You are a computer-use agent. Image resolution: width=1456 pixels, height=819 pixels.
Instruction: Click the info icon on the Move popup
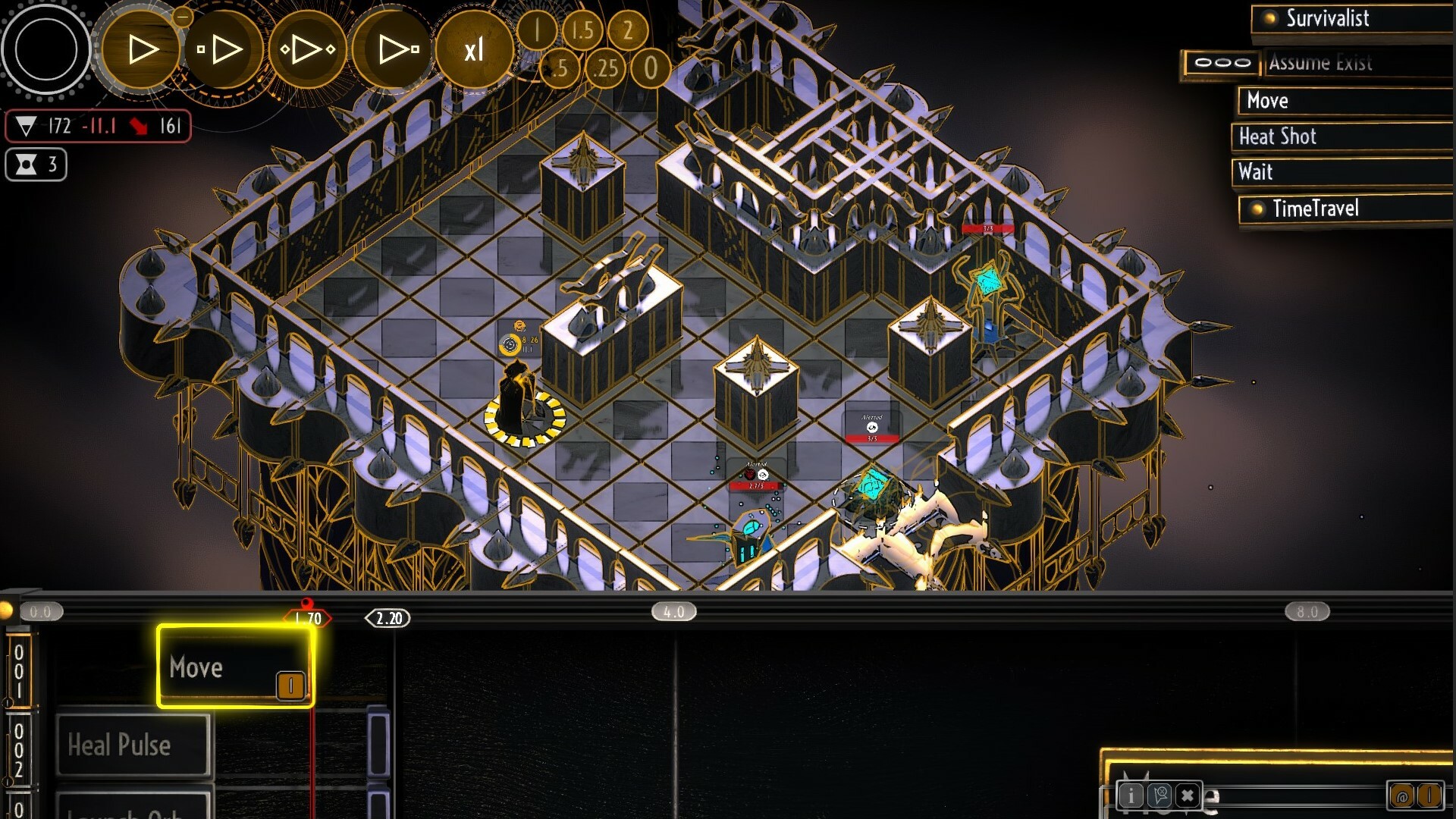tap(1130, 795)
